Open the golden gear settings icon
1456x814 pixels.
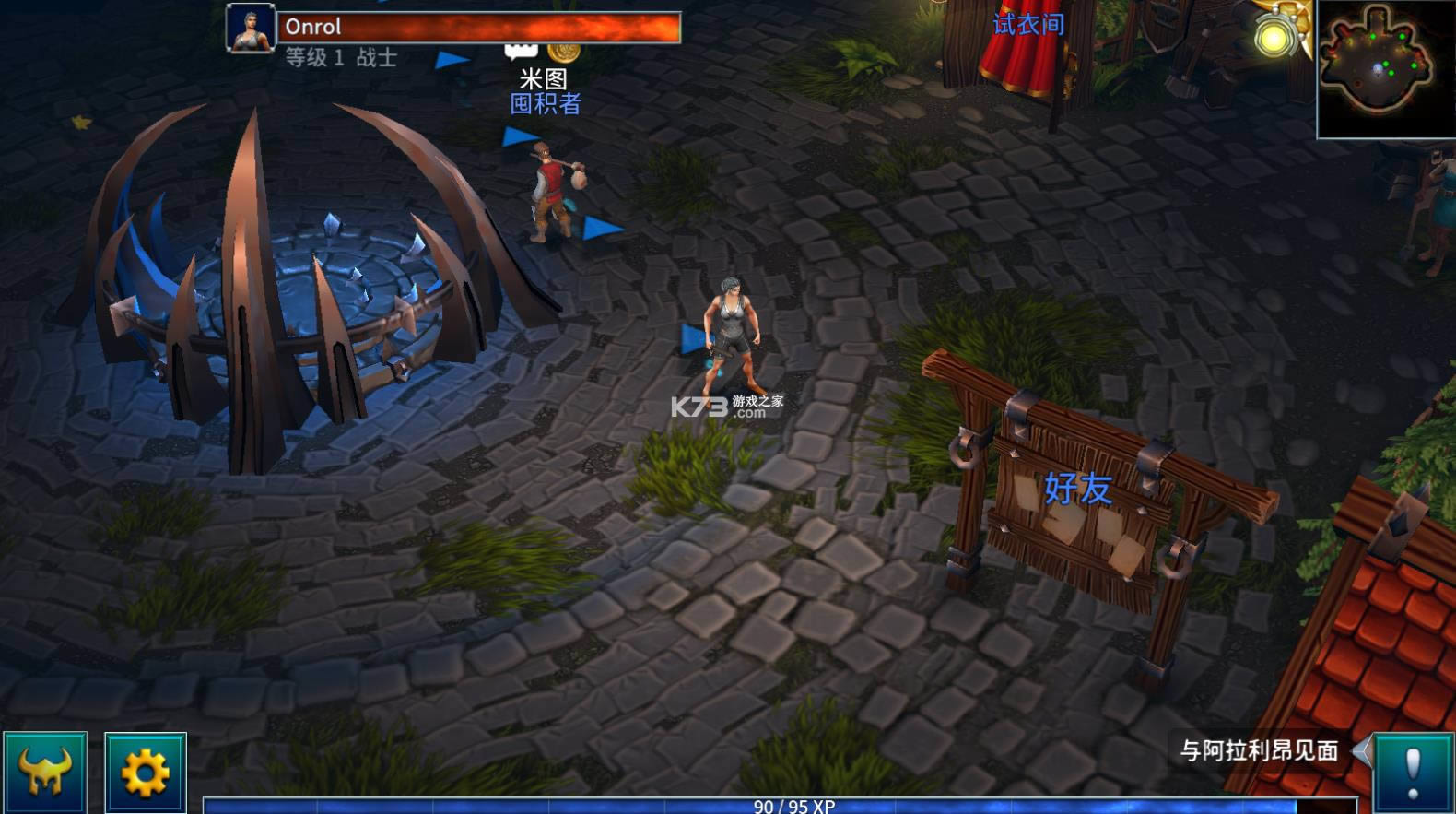(145, 773)
